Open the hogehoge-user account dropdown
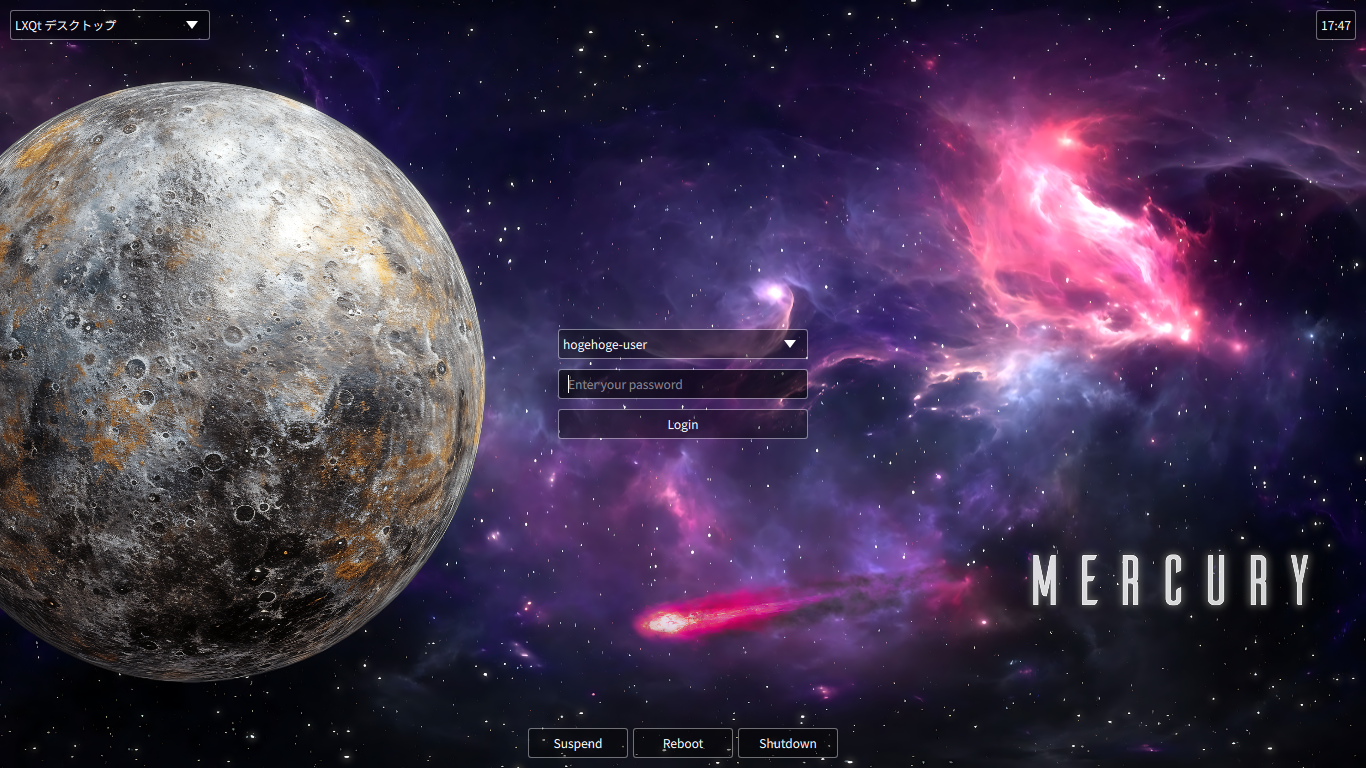Viewport: 1366px width, 768px height. coord(682,344)
